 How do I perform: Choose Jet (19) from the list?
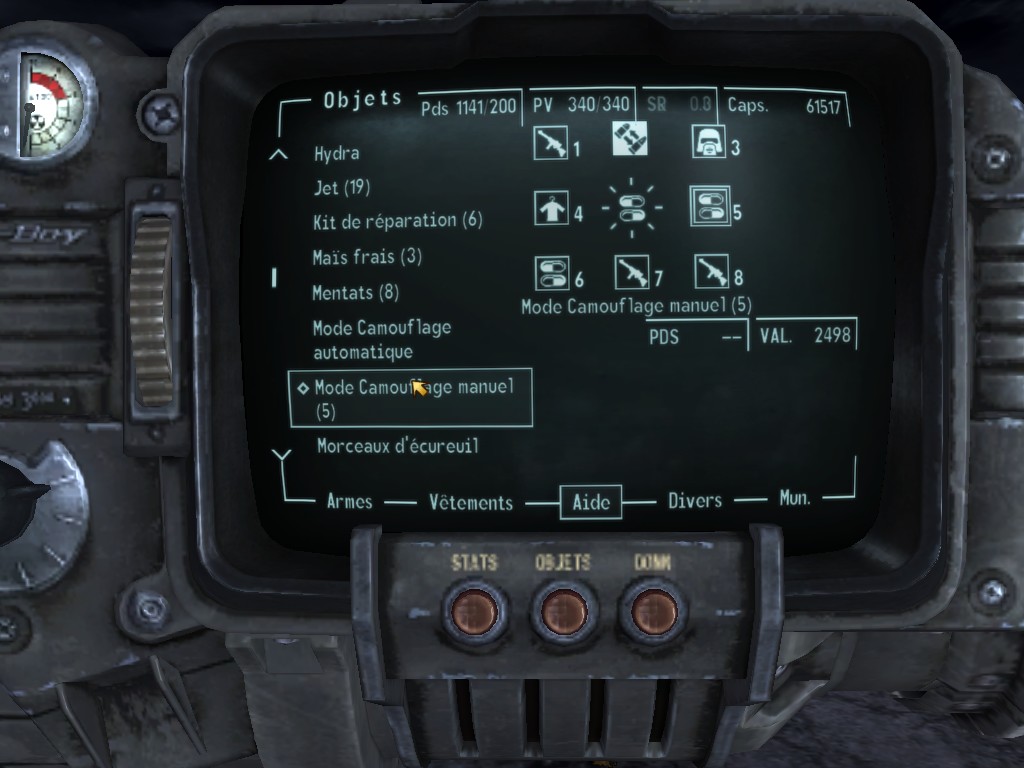tap(342, 187)
